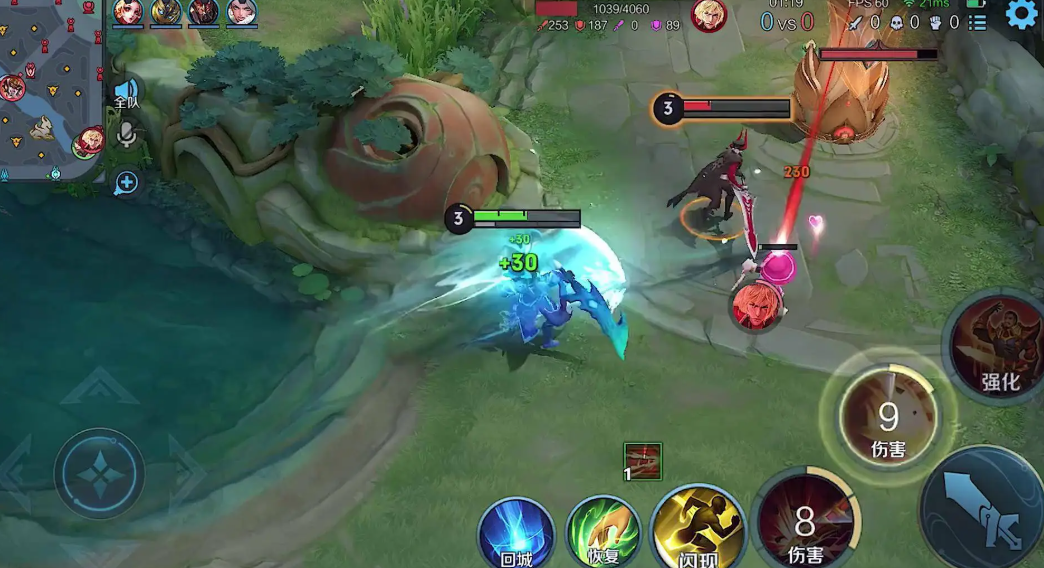Image resolution: width=1044 pixels, height=568 pixels.
Task: Show the scoreboard list
Action: [978, 21]
